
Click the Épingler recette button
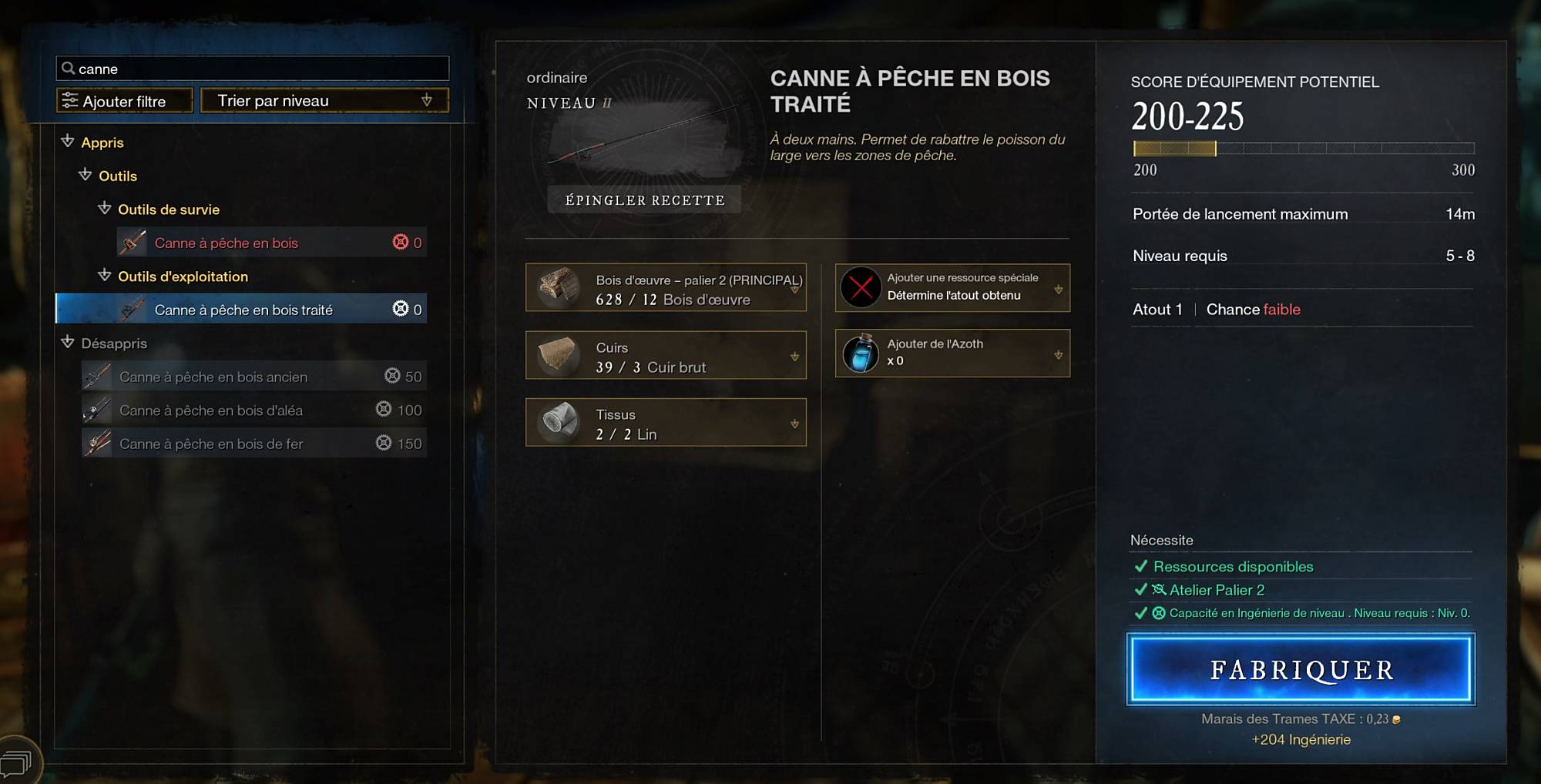tap(645, 200)
